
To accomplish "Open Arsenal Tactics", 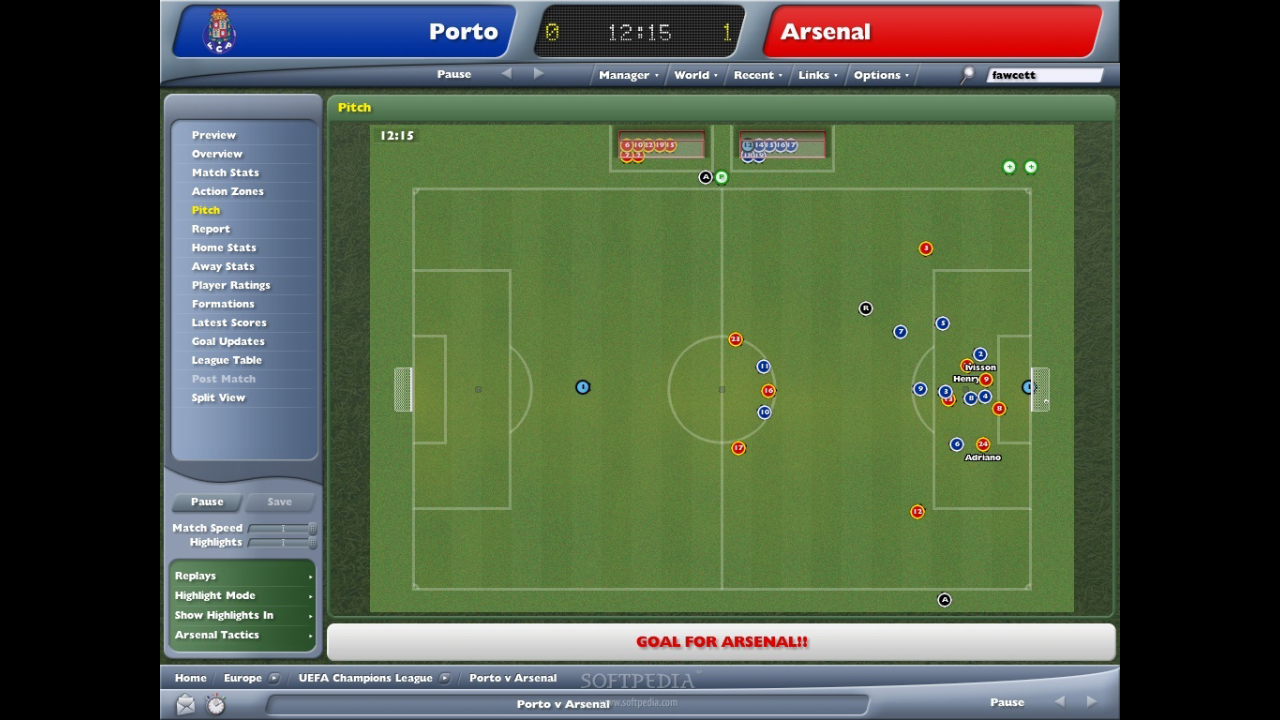I will 243,635.
